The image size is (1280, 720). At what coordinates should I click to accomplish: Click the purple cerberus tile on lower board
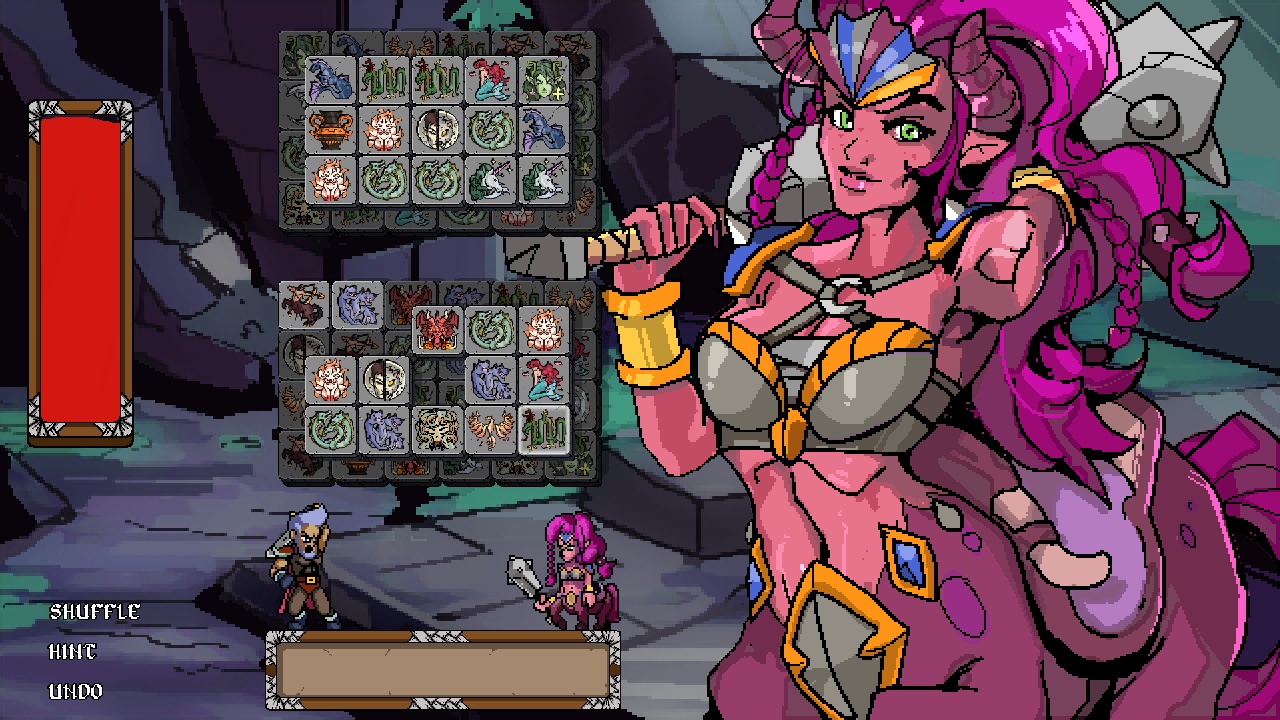pyautogui.click(x=492, y=380)
